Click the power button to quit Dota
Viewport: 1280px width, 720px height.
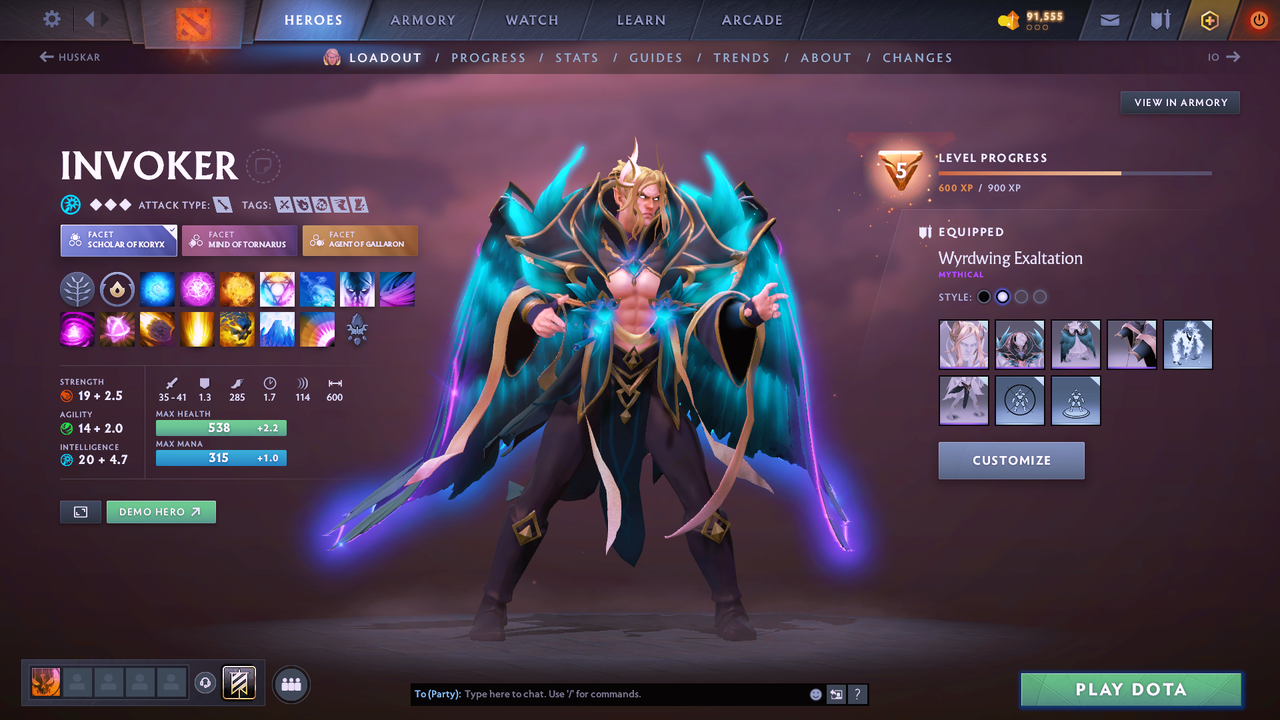pos(1258,18)
